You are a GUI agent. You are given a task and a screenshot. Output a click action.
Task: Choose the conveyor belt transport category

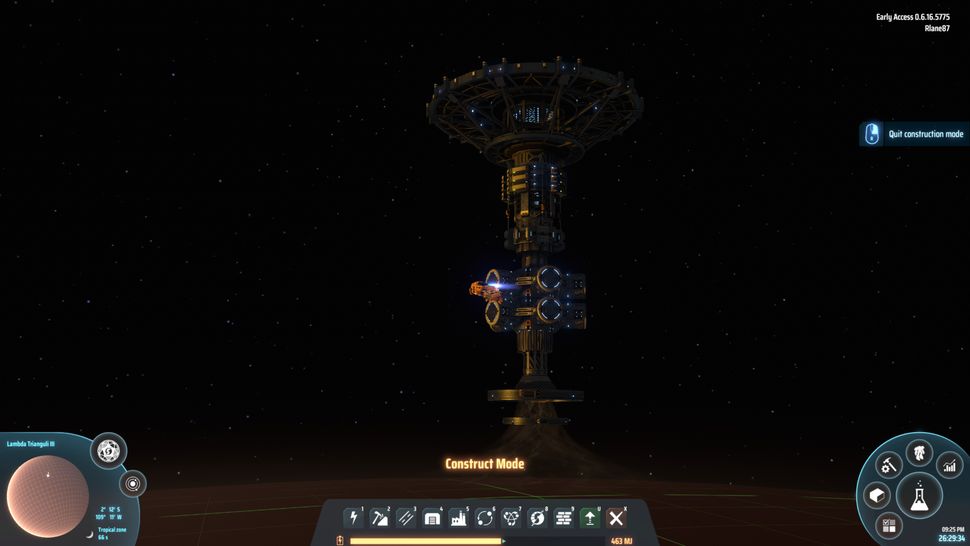pyautogui.click(x=406, y=518)
